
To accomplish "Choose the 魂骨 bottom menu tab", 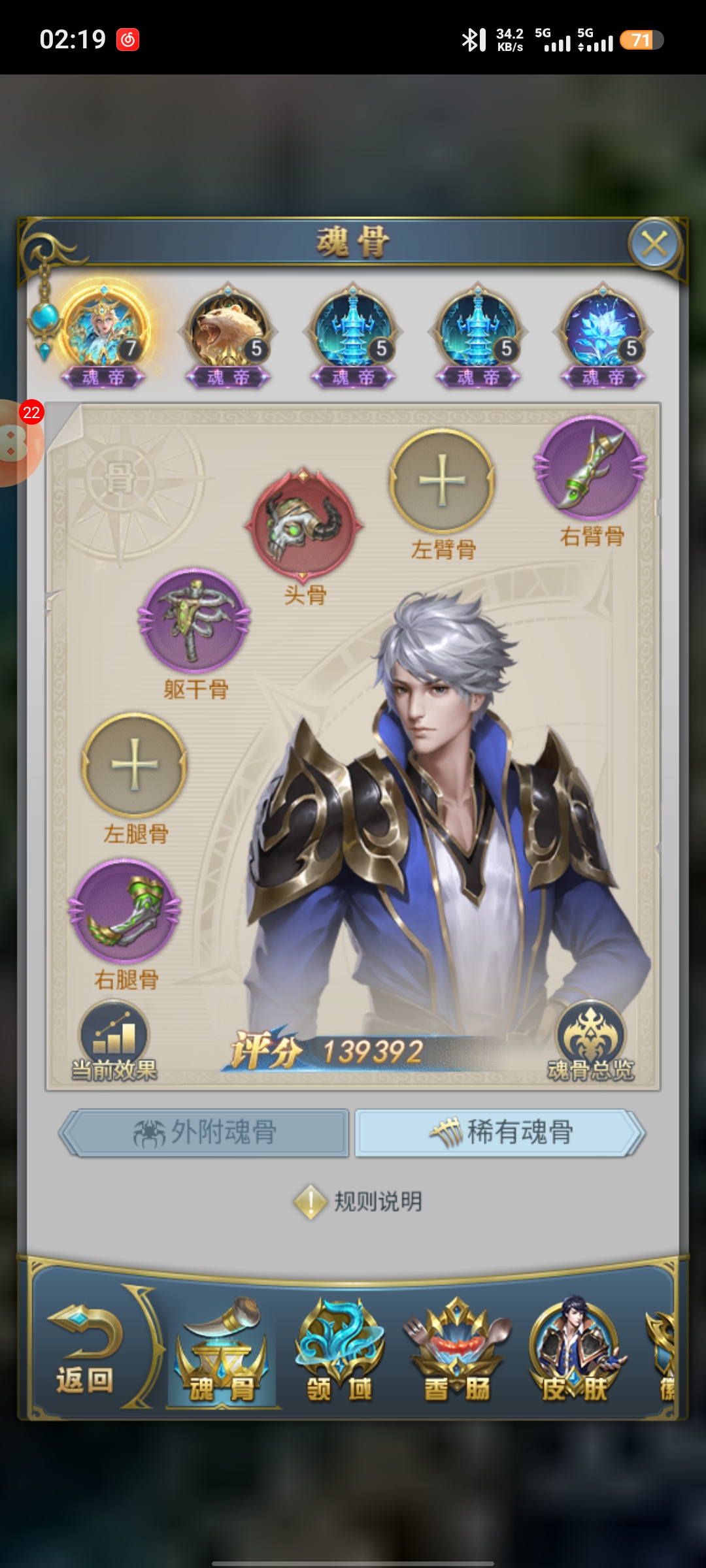I will point(222,1352).
